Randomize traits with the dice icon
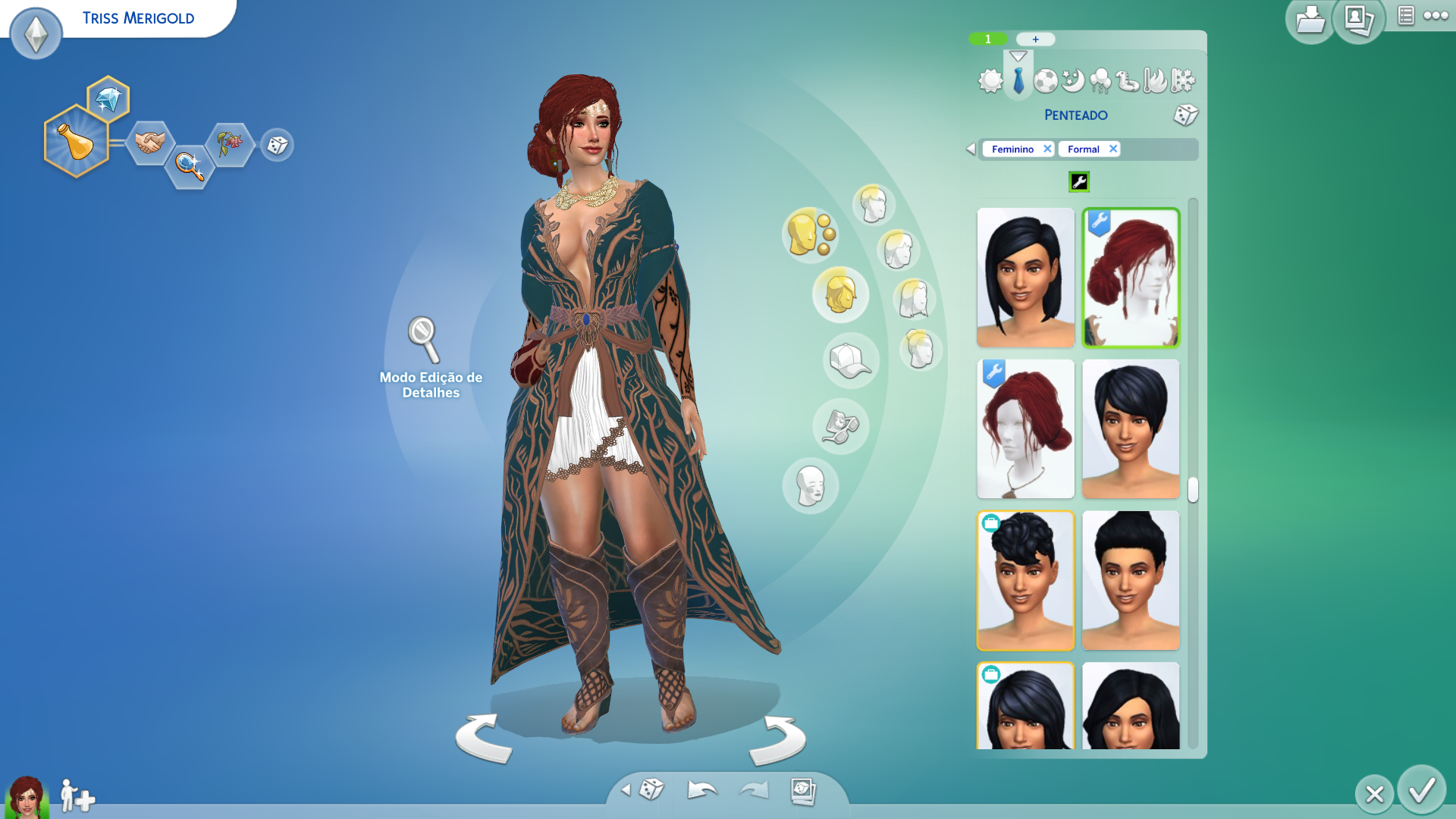The height and width of the screenshot is (819, 1456). click(277, 145)
